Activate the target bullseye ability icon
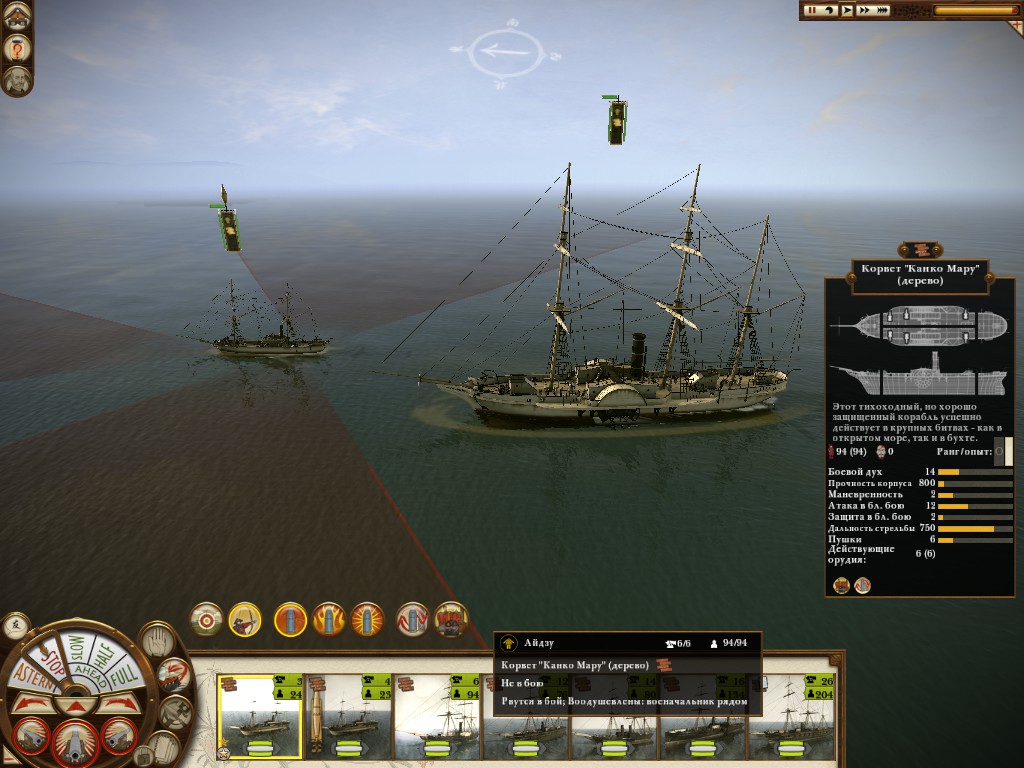Image resolution: width=1024 pixels, height=768 pixels. click(207, 620)
